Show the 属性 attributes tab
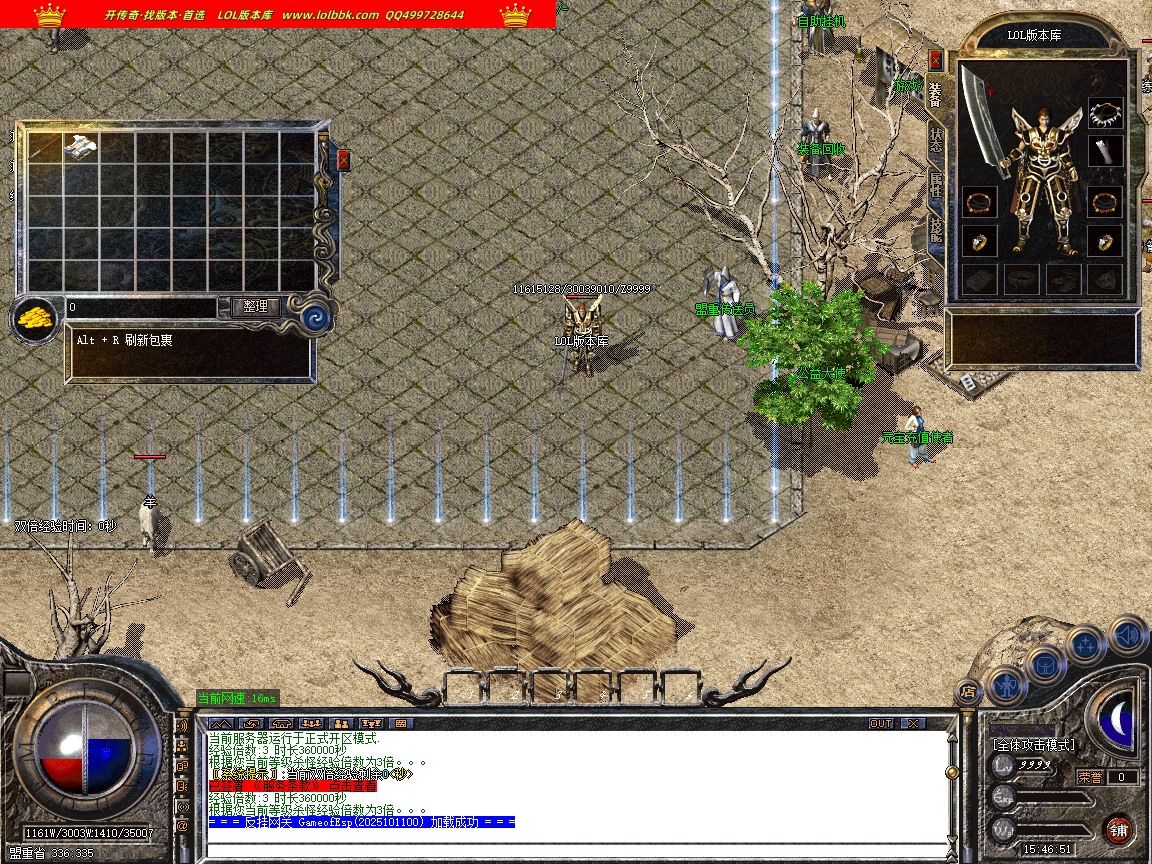This screenshot has width=1152, height=864. (935, 186)
